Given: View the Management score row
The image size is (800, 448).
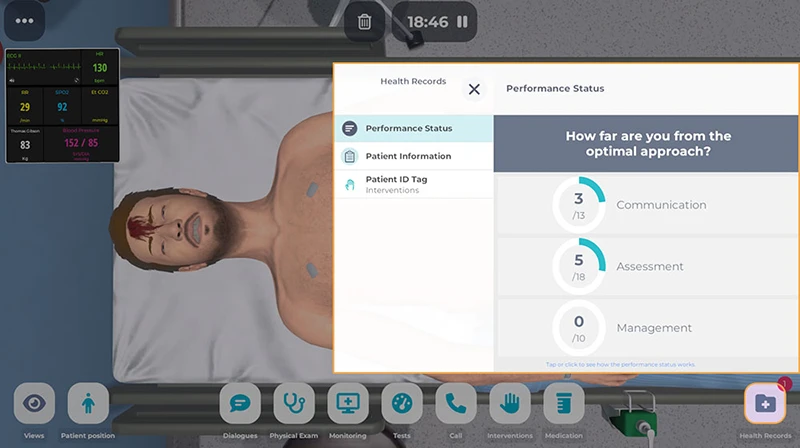Looking at the screenshot, I should [x=646, y=328].
